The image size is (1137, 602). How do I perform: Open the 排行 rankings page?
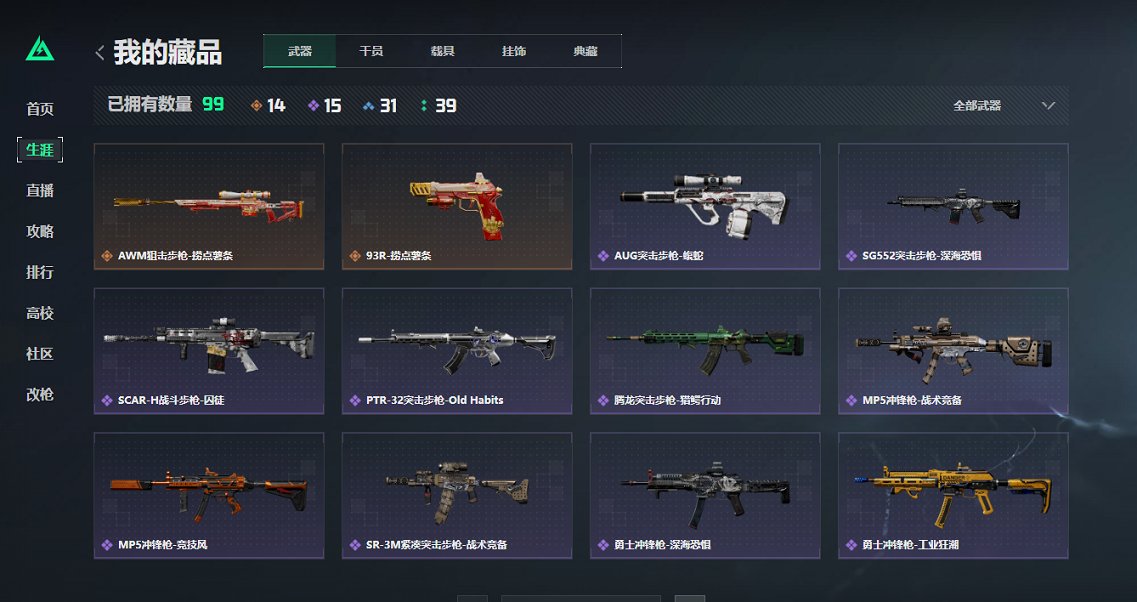(x=40, y=273)
